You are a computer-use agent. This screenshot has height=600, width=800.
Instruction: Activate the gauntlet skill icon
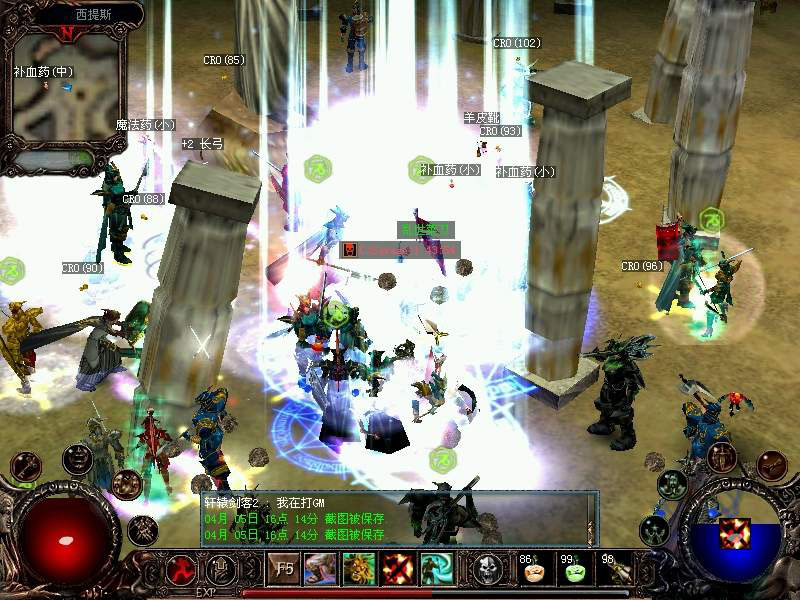pyautogui.click(x=320, y=570)
